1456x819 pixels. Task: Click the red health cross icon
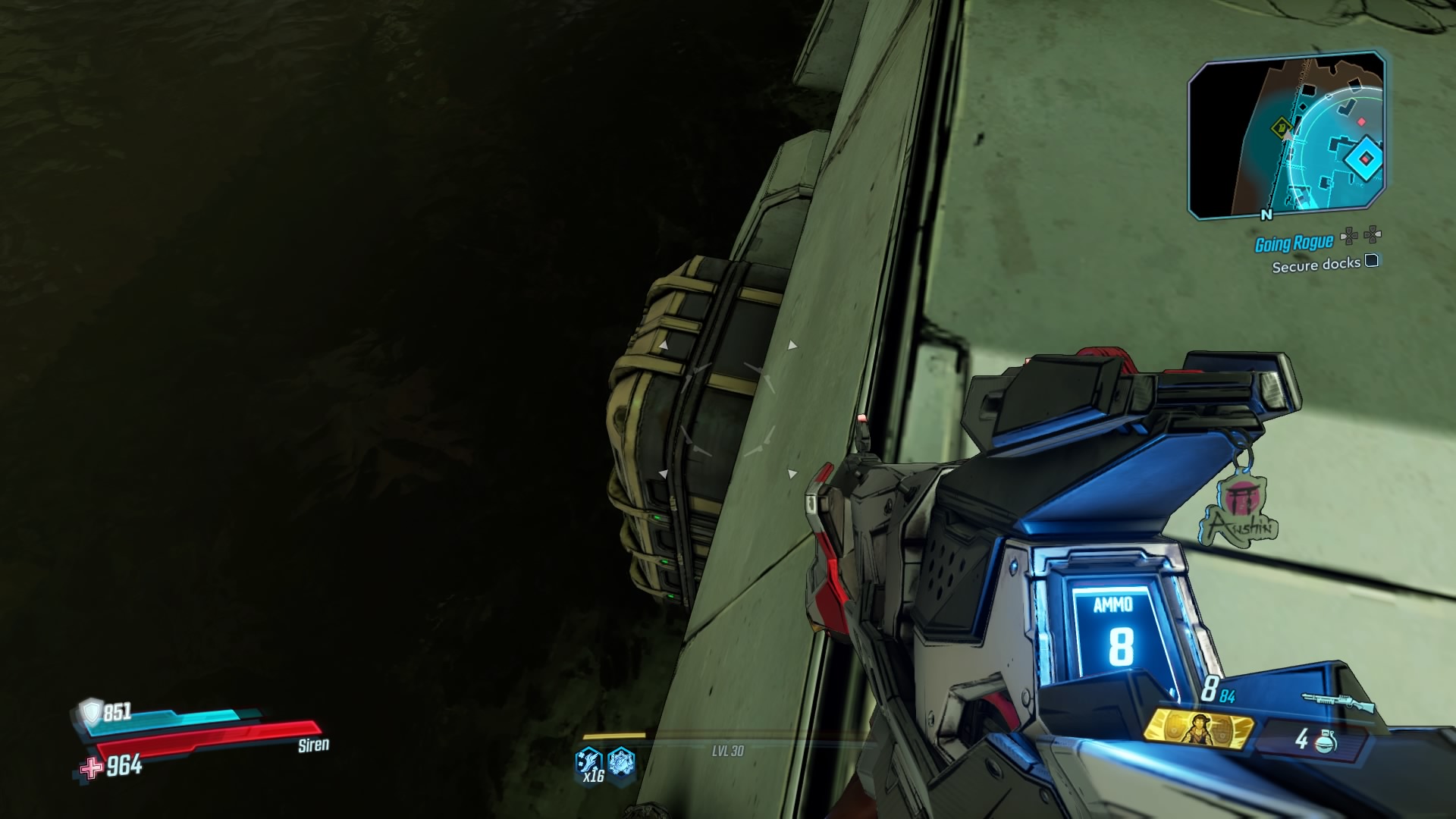[x=91, y=768]
